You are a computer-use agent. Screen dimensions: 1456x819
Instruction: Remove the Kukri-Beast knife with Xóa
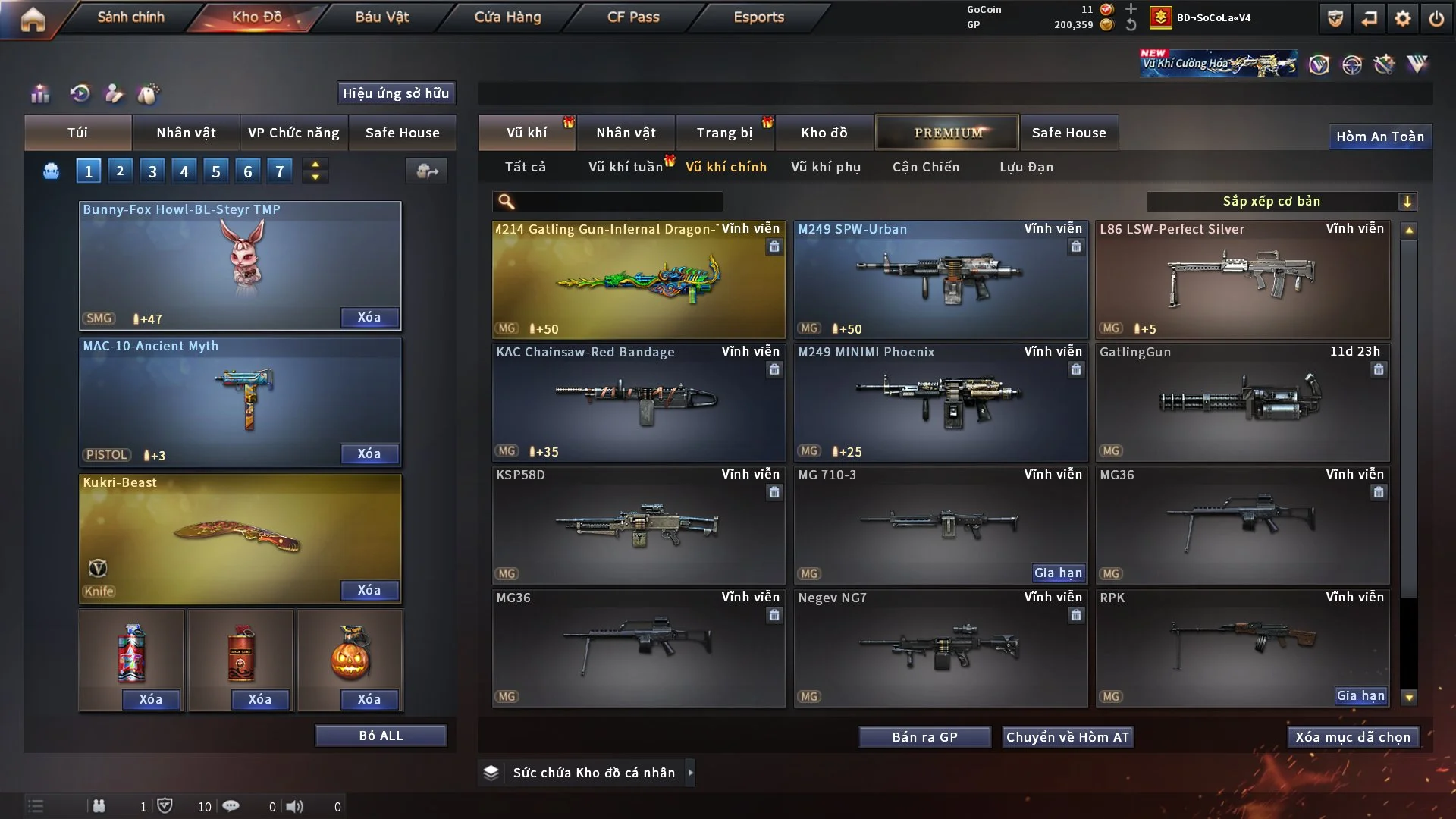point(369,590)
